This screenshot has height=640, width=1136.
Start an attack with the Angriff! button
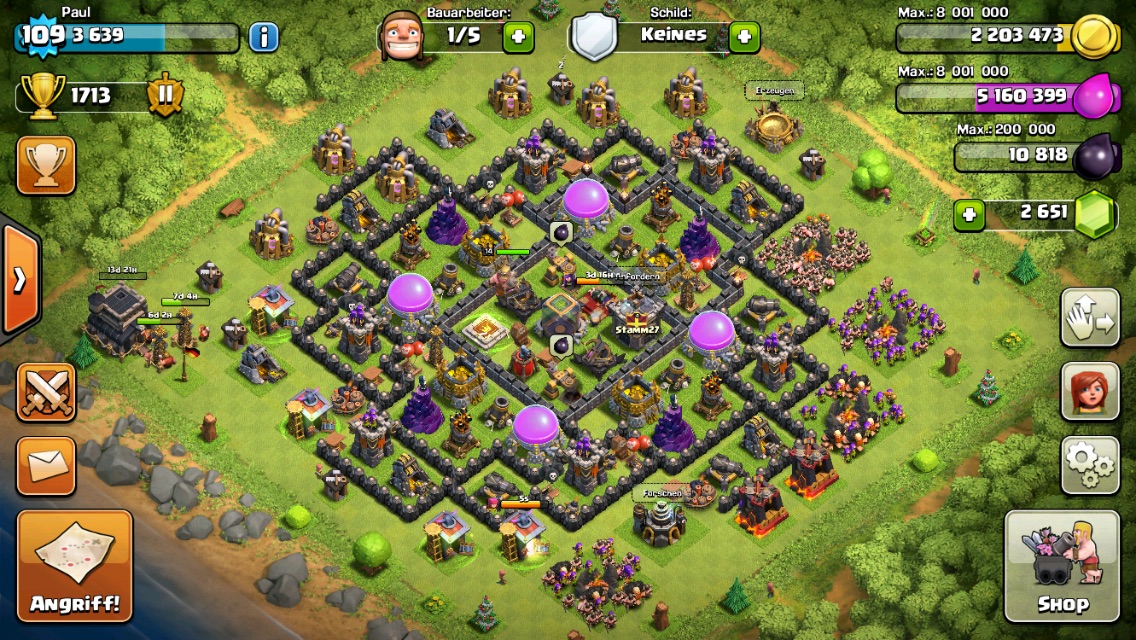click(75, 565)
